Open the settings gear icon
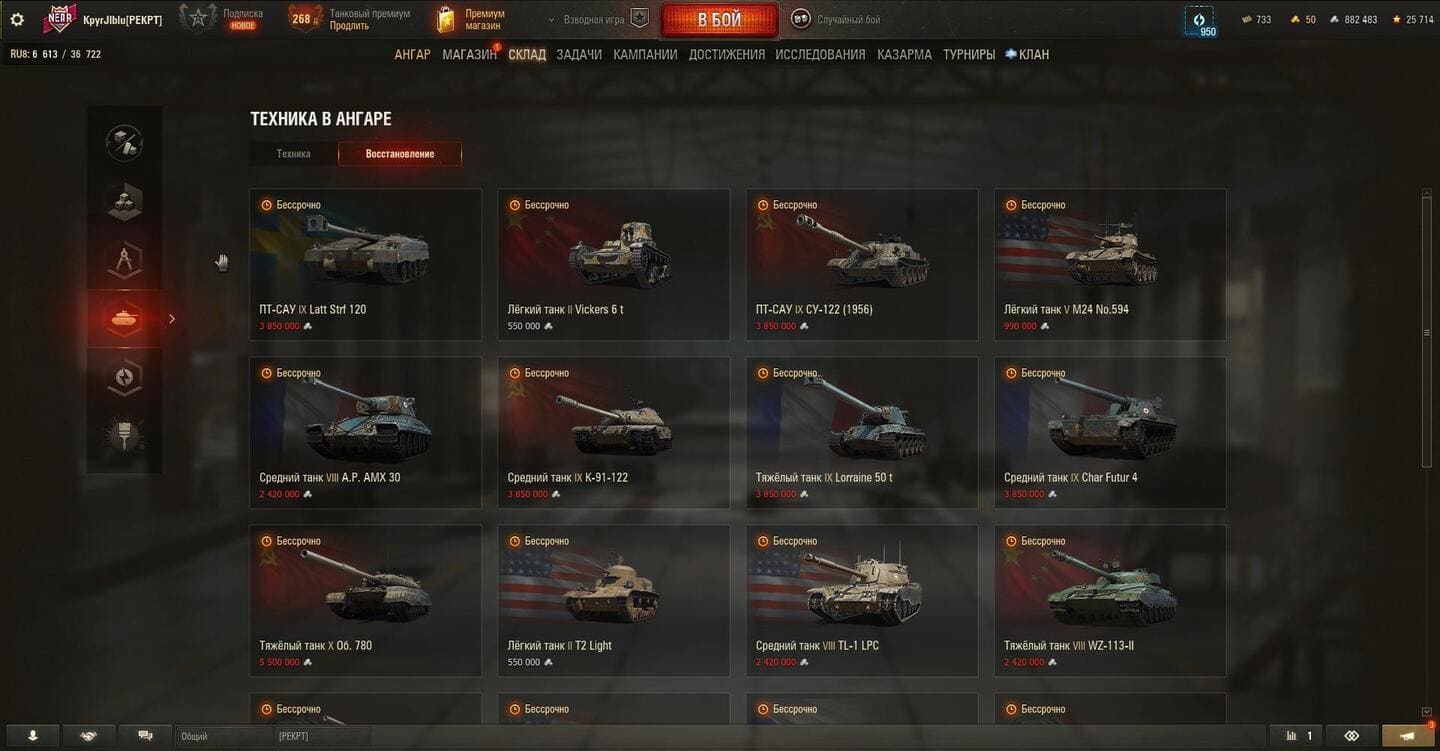 click(17, 19)
